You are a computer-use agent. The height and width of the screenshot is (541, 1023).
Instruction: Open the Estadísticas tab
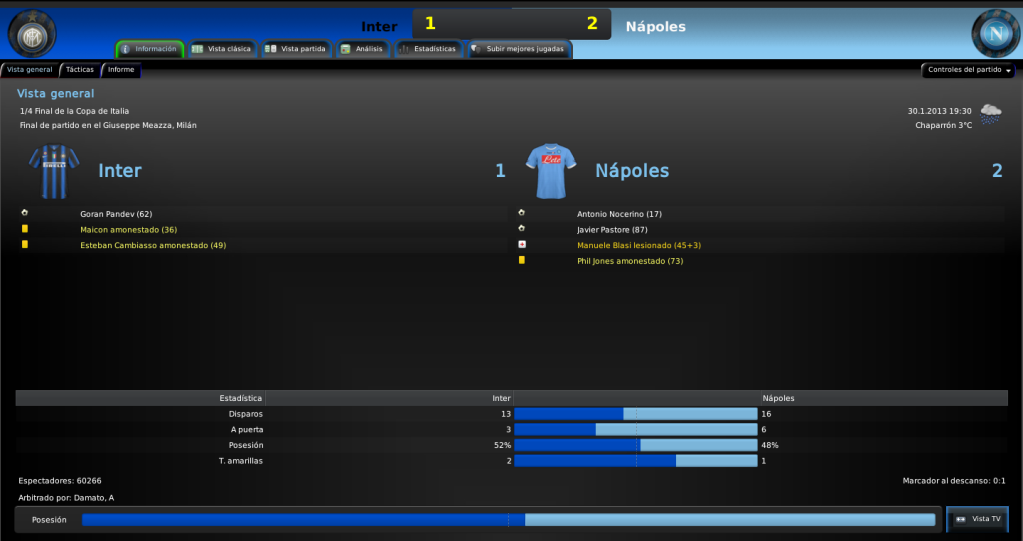coord(427,48)
